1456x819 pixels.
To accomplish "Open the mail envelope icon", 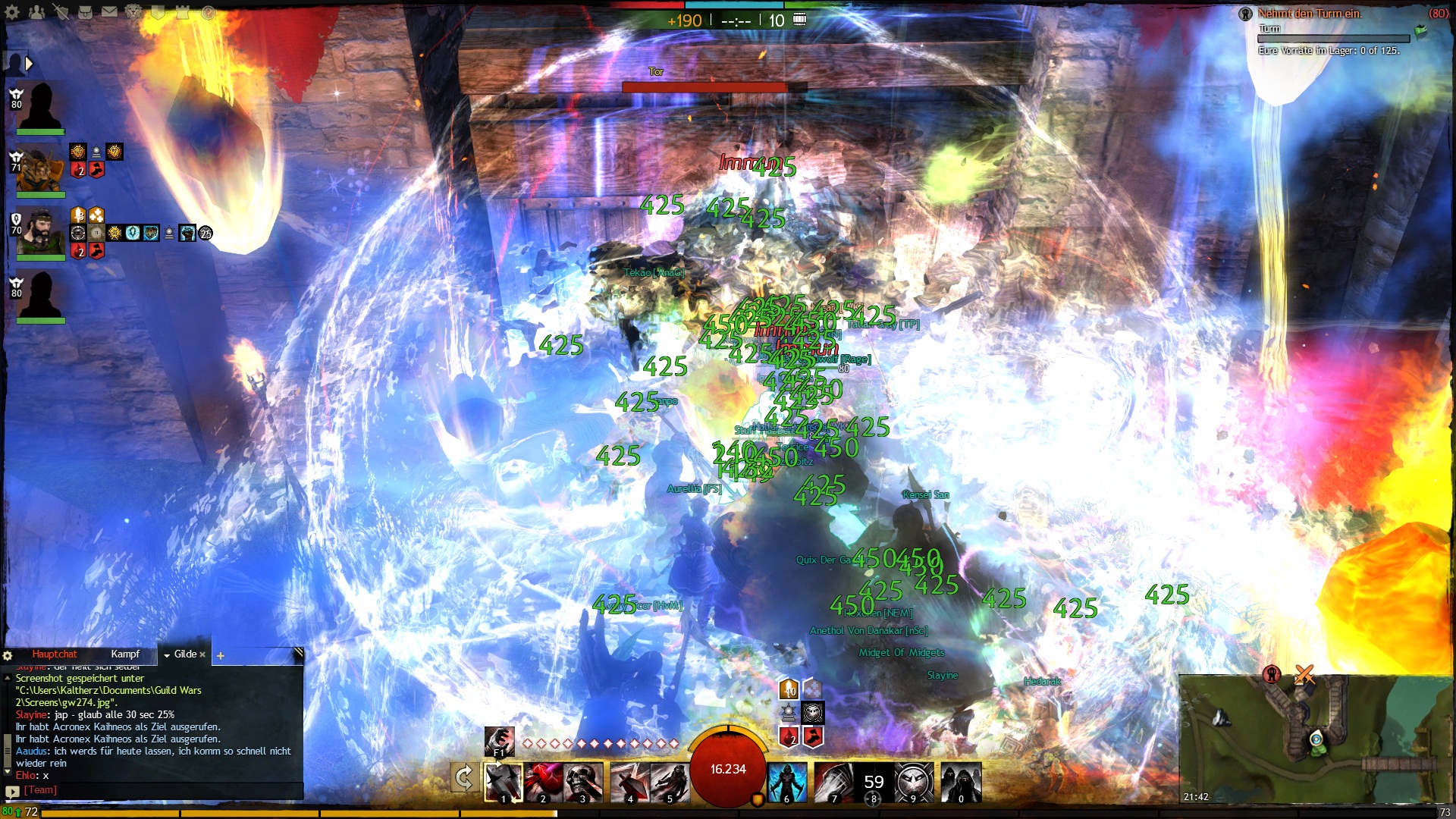I will (x=110, y=12).
